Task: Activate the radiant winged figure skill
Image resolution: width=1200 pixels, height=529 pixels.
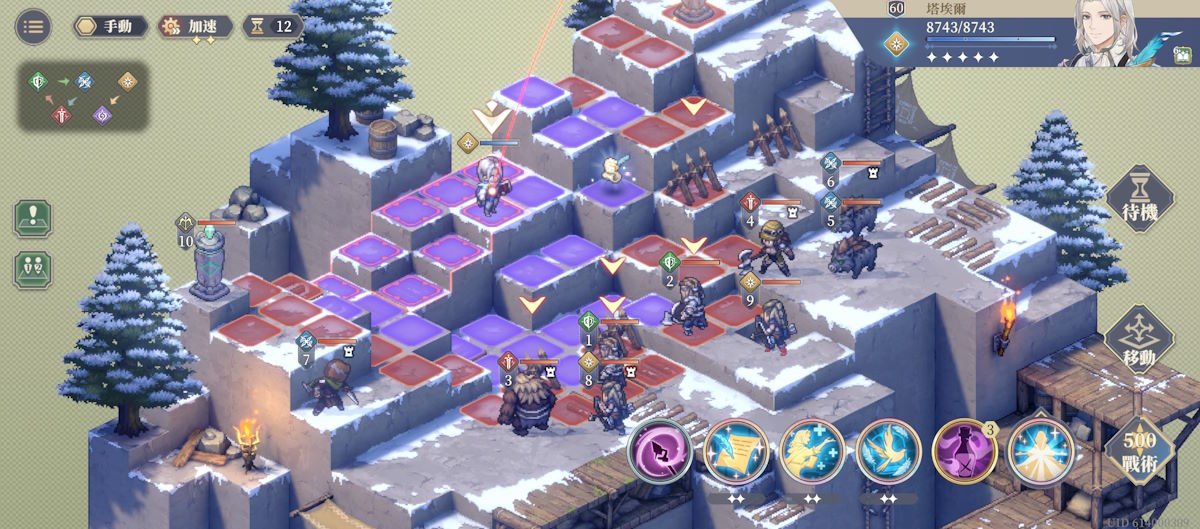Action: tap(1040, 451)
